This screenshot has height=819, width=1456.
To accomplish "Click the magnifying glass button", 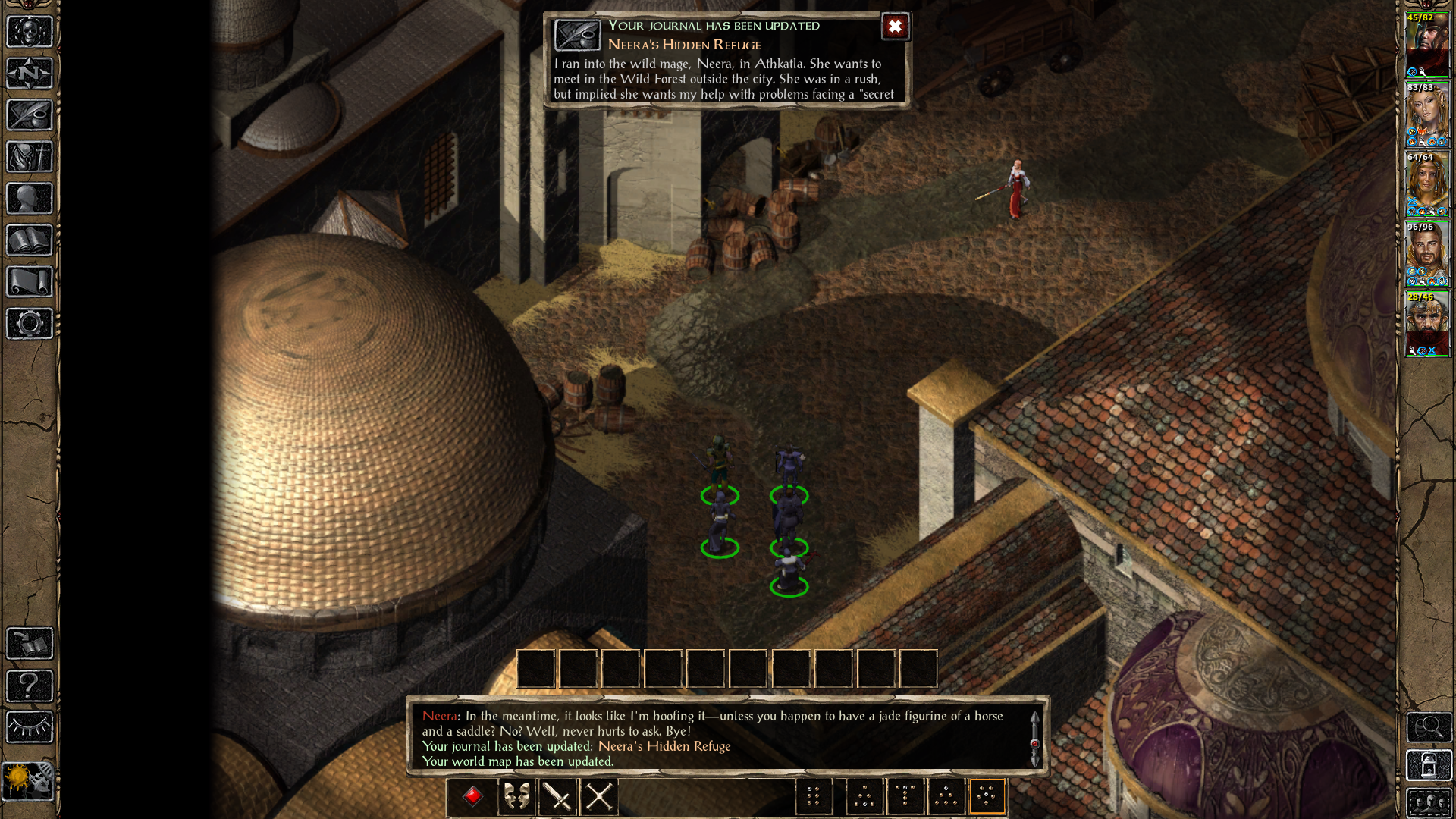I will tap(1429, 727).
